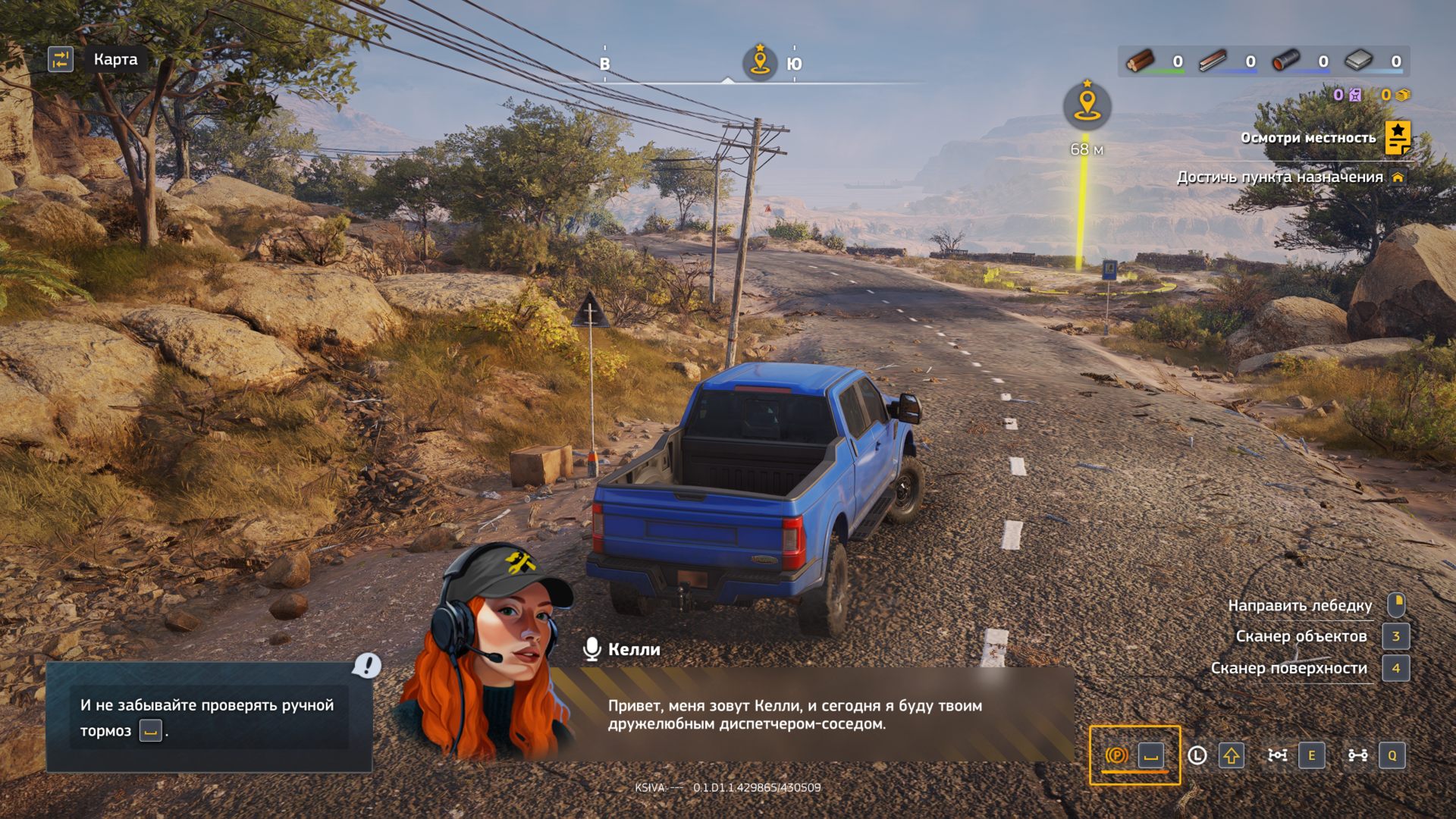Select the 'Направить лебедку' winch action
This screenshot has width=1456, height=819.
click(x=1300, y=605)
